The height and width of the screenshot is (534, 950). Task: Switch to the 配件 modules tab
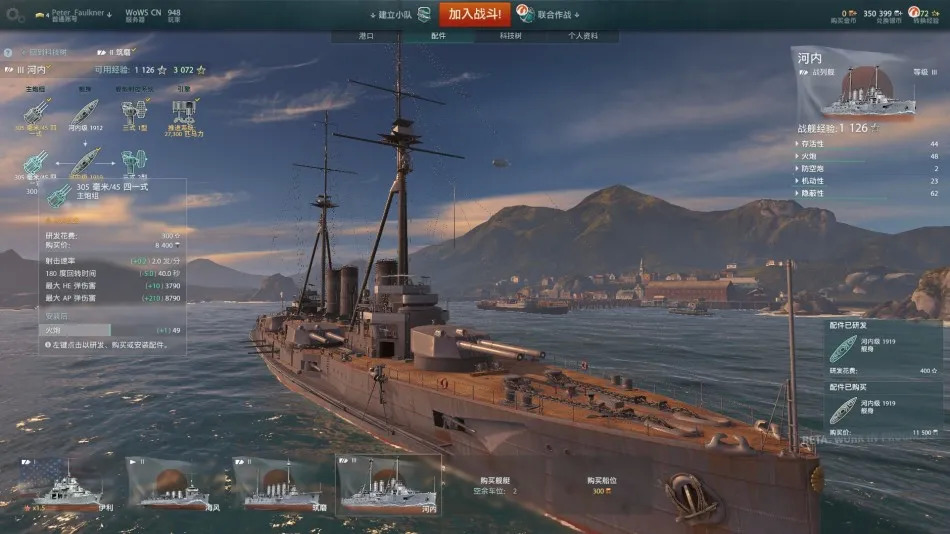pos(439,36)
